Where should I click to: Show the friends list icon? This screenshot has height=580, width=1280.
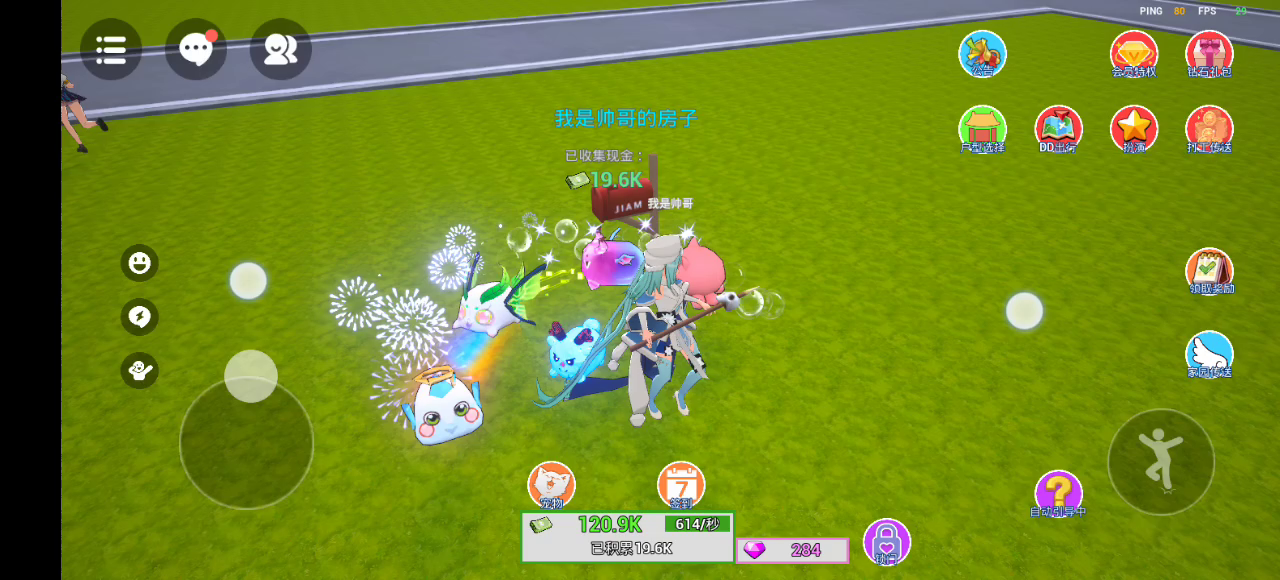280,49
